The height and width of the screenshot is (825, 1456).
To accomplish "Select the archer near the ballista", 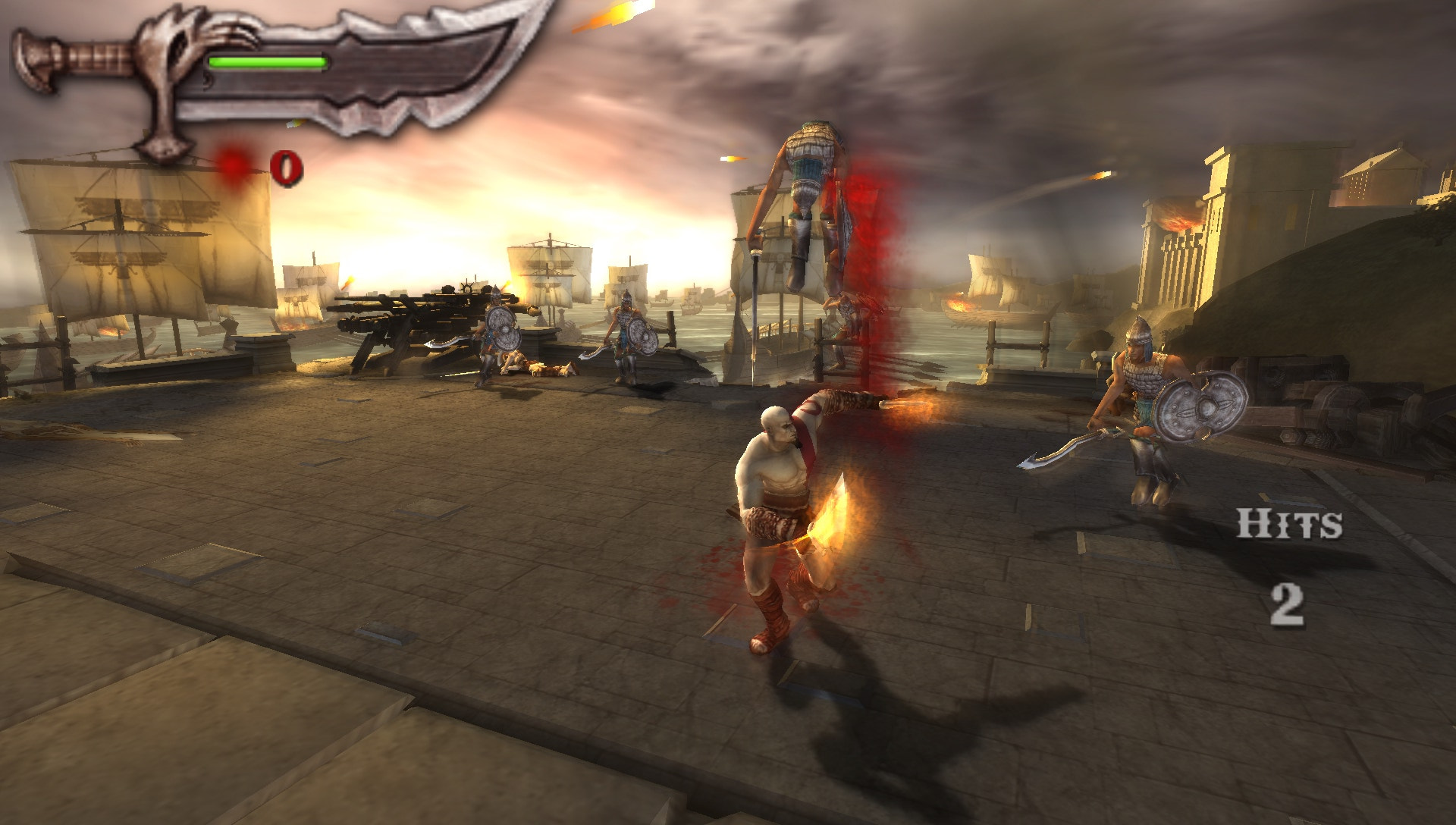I will [x=493, y=334].
